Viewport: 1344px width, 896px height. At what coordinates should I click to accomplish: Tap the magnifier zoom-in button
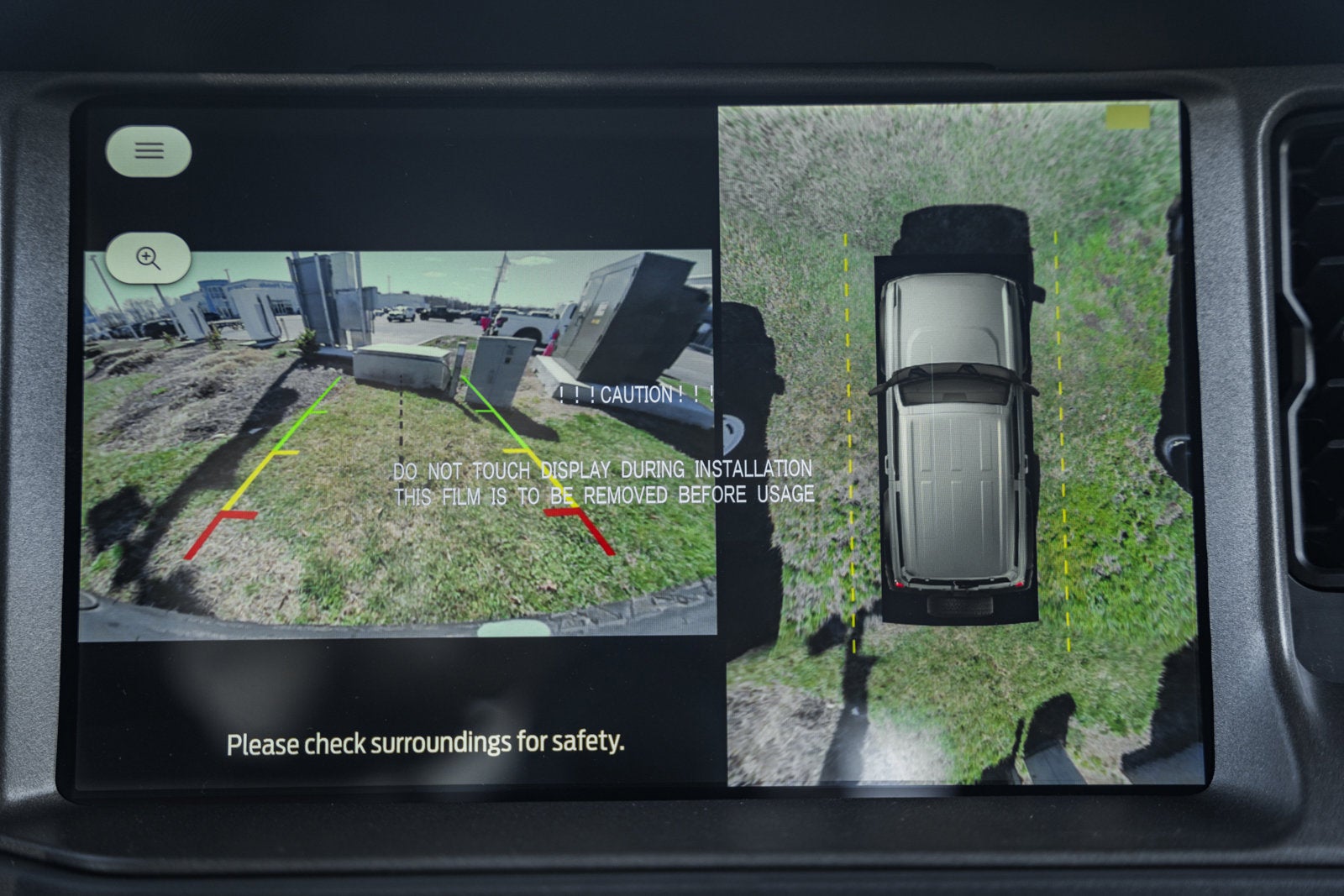click(149, 258)
